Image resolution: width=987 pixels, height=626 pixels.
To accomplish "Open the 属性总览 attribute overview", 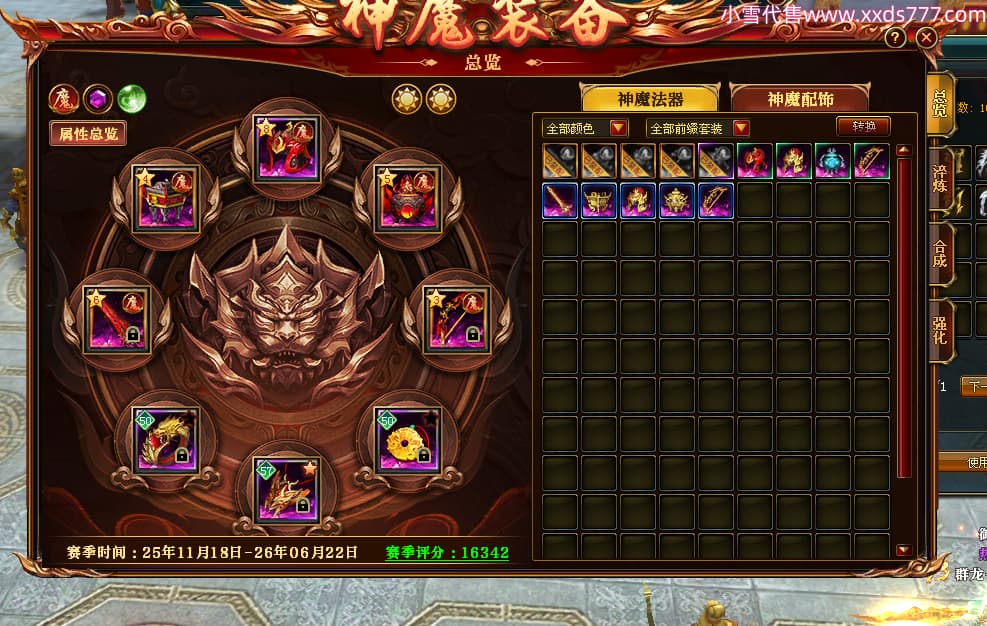I will point(88,134).
